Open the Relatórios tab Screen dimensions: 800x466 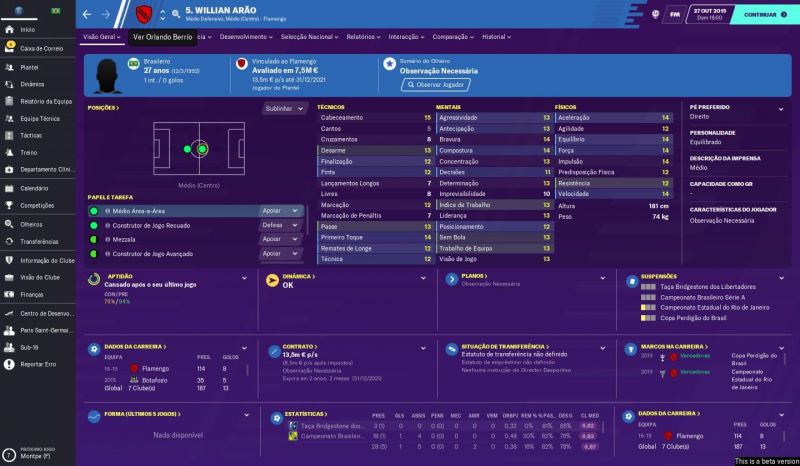[x=363, y=36]
